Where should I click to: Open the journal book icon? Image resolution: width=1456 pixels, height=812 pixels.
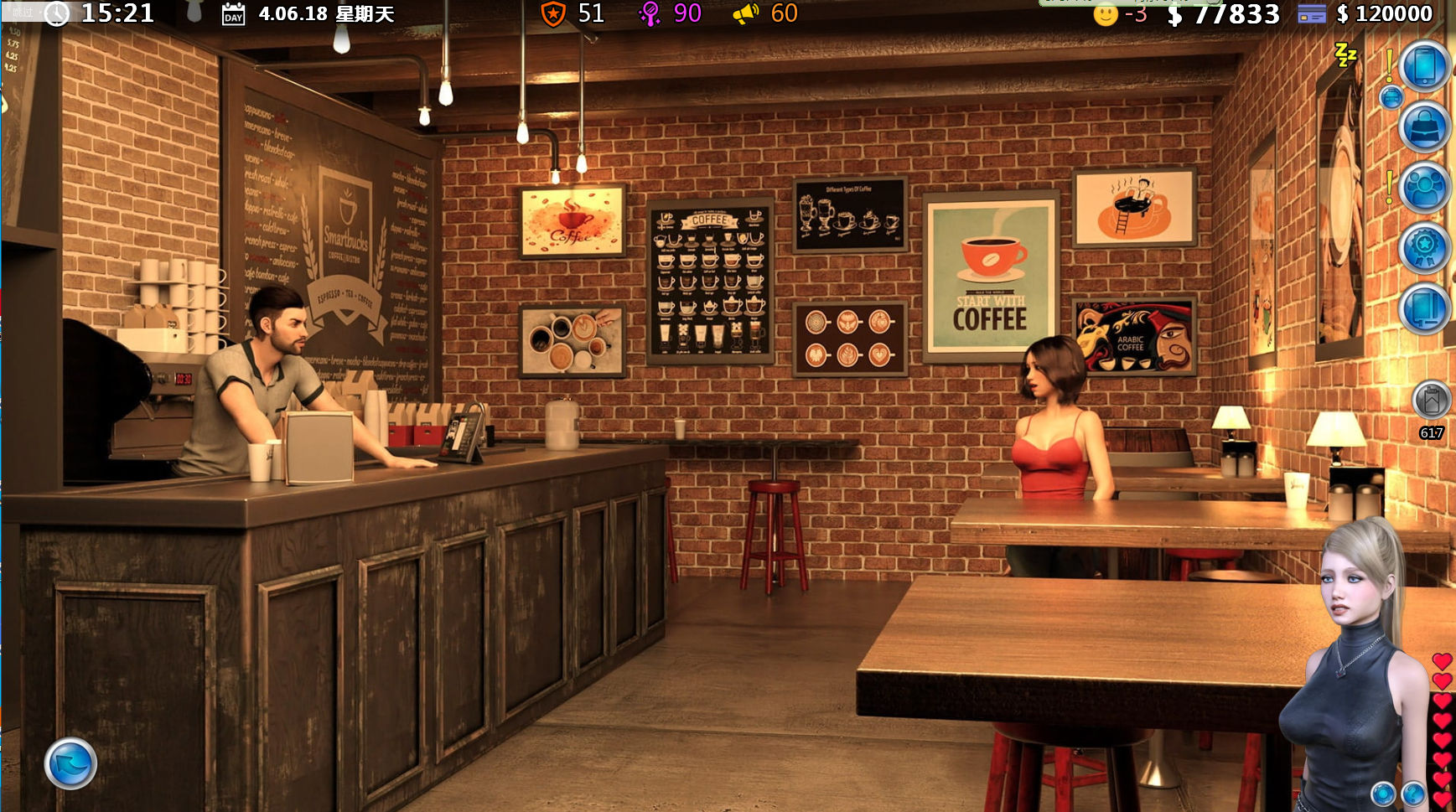point(1424,308)
